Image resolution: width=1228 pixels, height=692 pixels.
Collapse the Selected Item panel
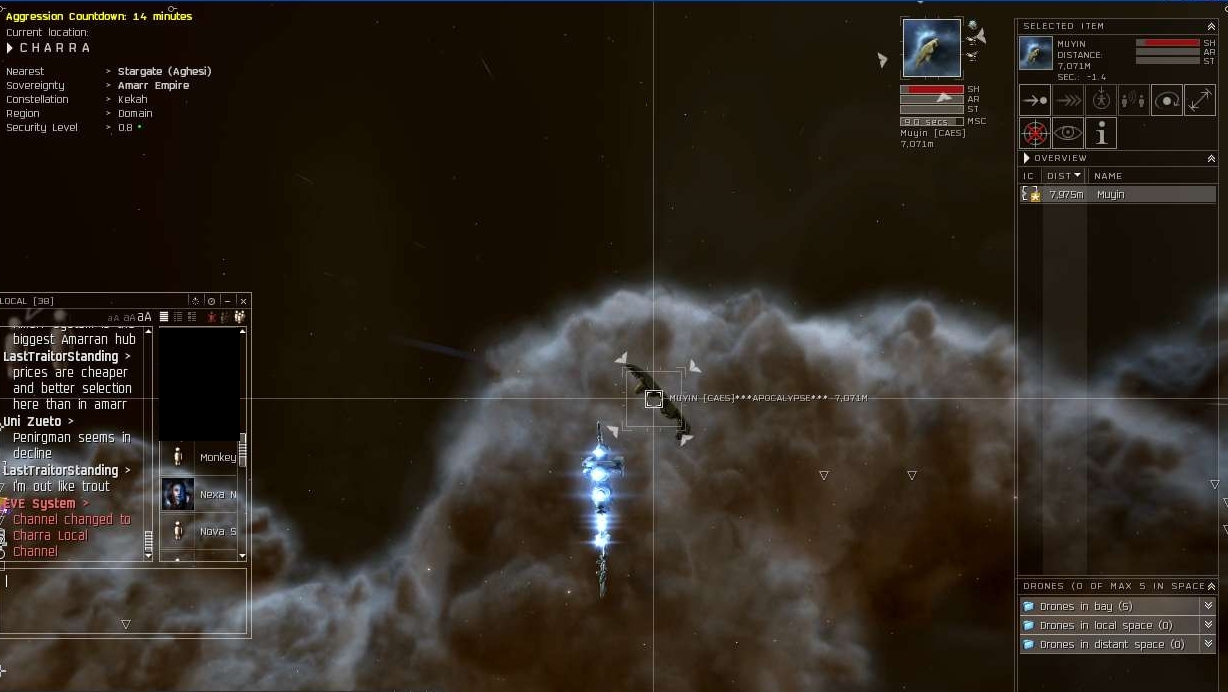[x=1211, y=26]
